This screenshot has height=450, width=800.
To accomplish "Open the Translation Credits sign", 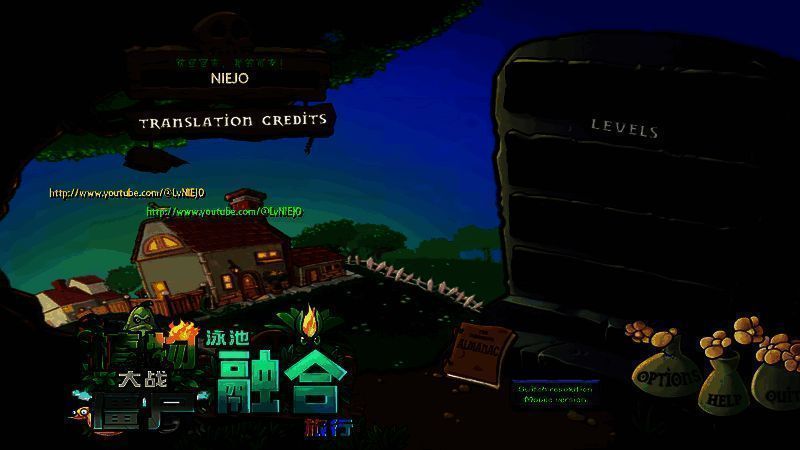I will pyautogui.click(x=232, y=121).
